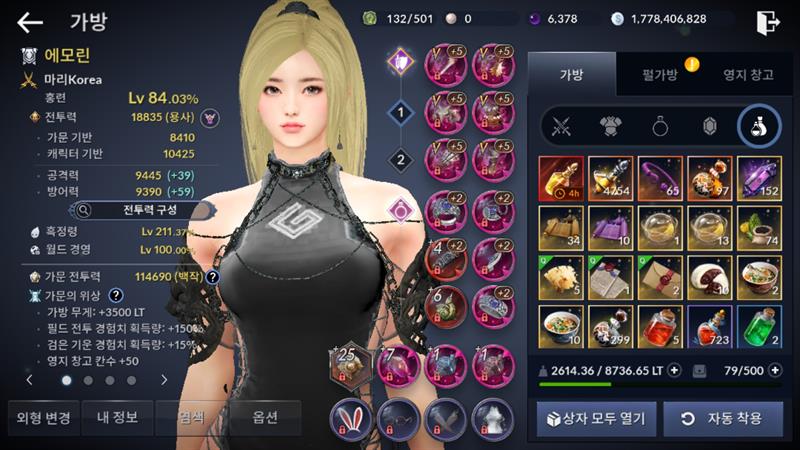Open the 옵션 options button
Viewport: 800px width, 450px height.
point(265,417)
